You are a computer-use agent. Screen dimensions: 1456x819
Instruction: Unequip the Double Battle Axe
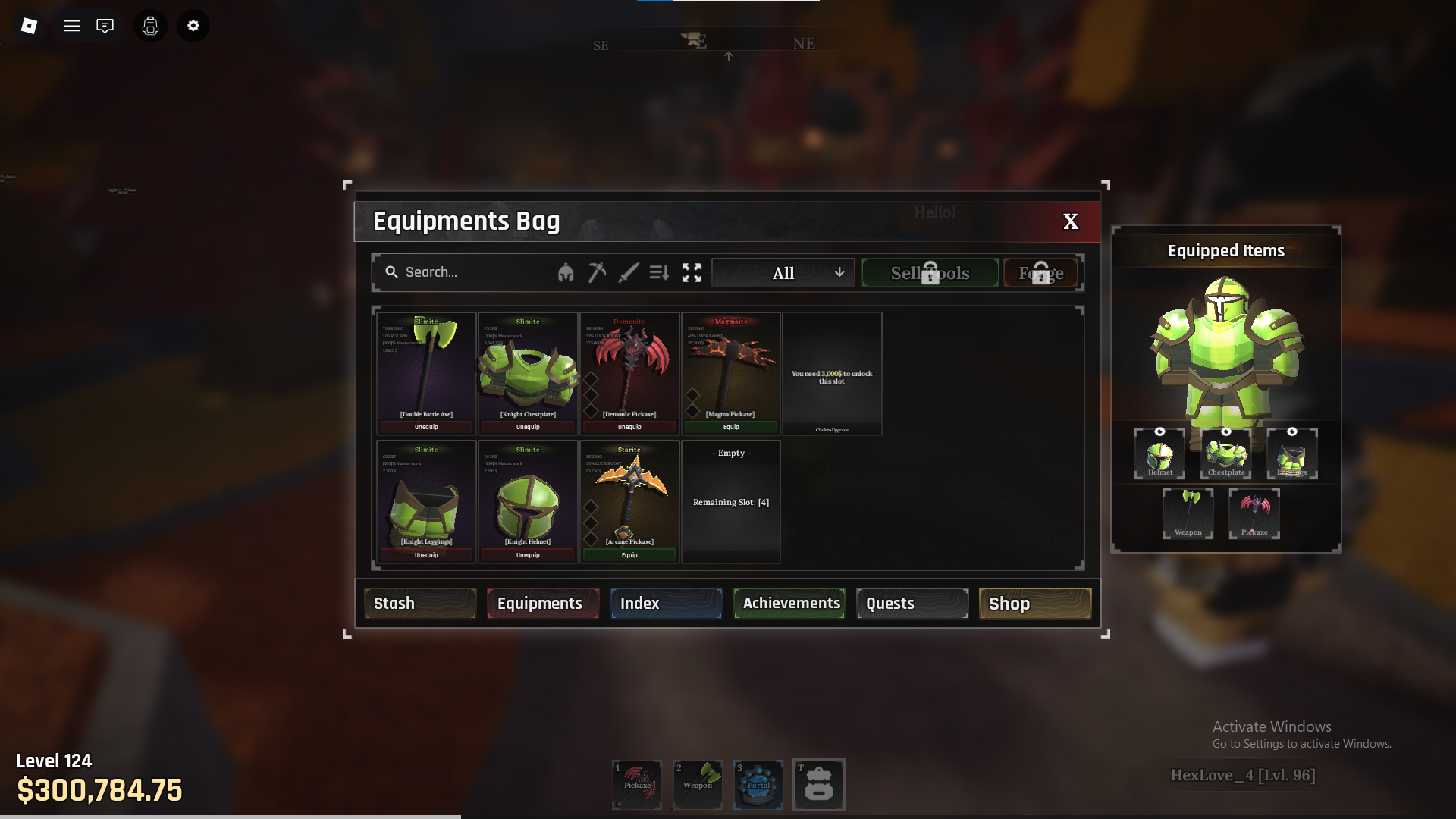point(426,427)
